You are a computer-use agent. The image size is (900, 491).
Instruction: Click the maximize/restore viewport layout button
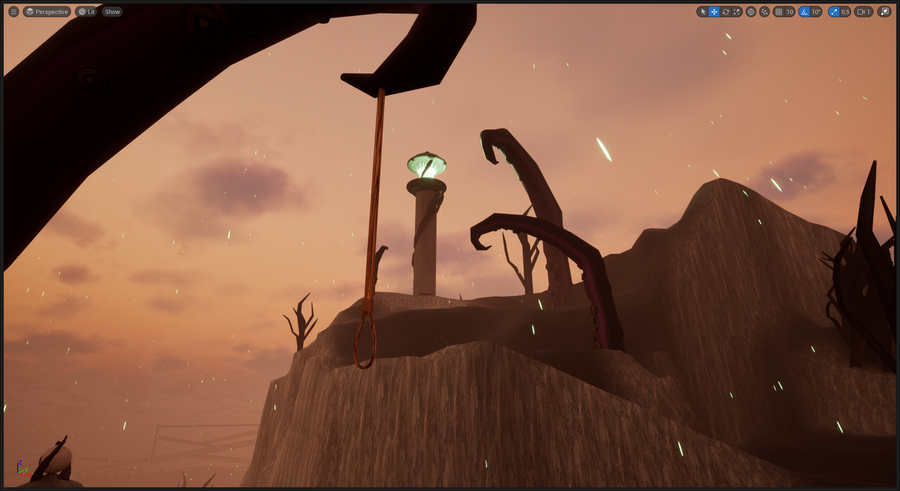pos(884,12)
